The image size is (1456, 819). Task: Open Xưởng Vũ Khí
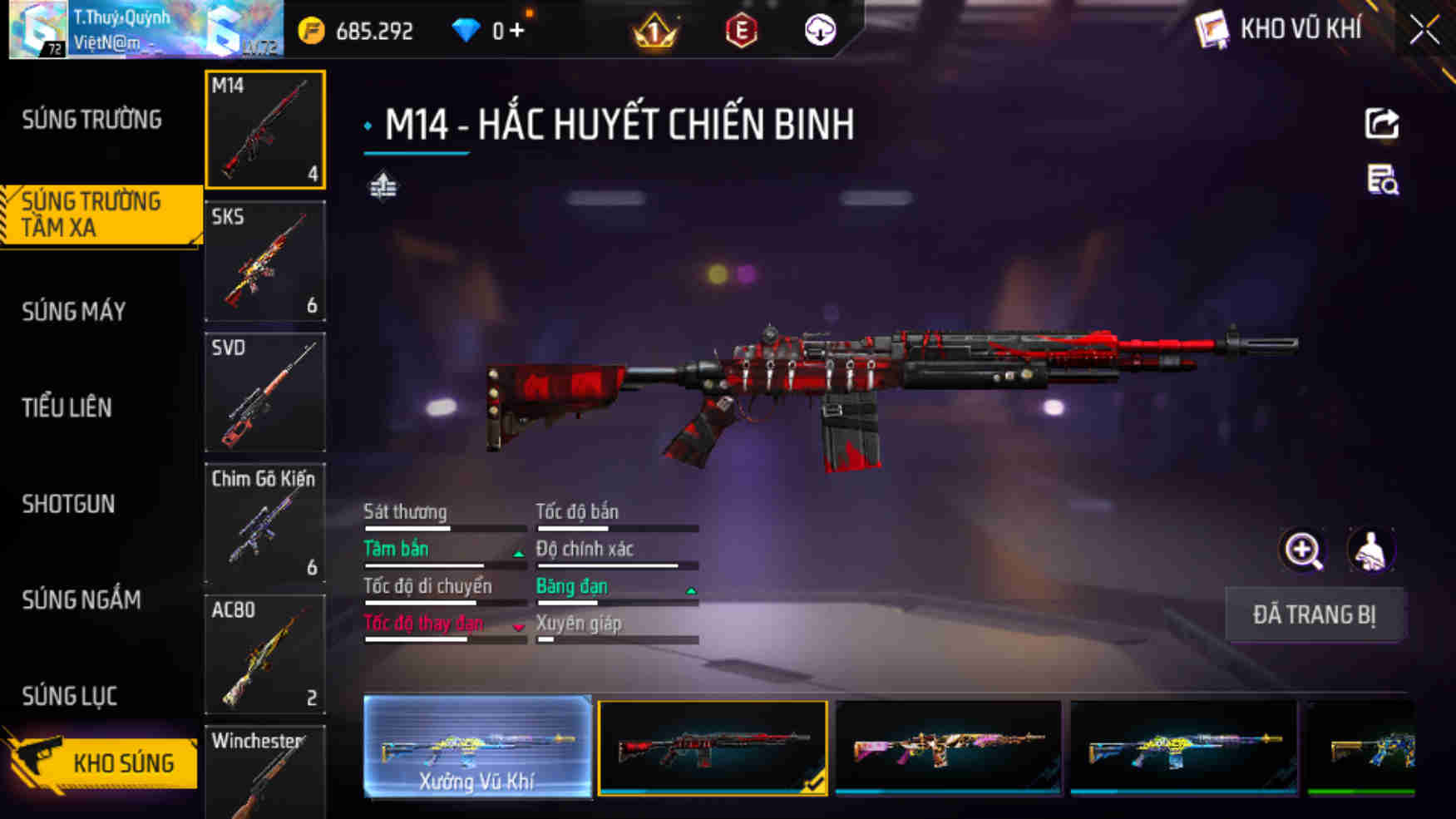(477, 748)
